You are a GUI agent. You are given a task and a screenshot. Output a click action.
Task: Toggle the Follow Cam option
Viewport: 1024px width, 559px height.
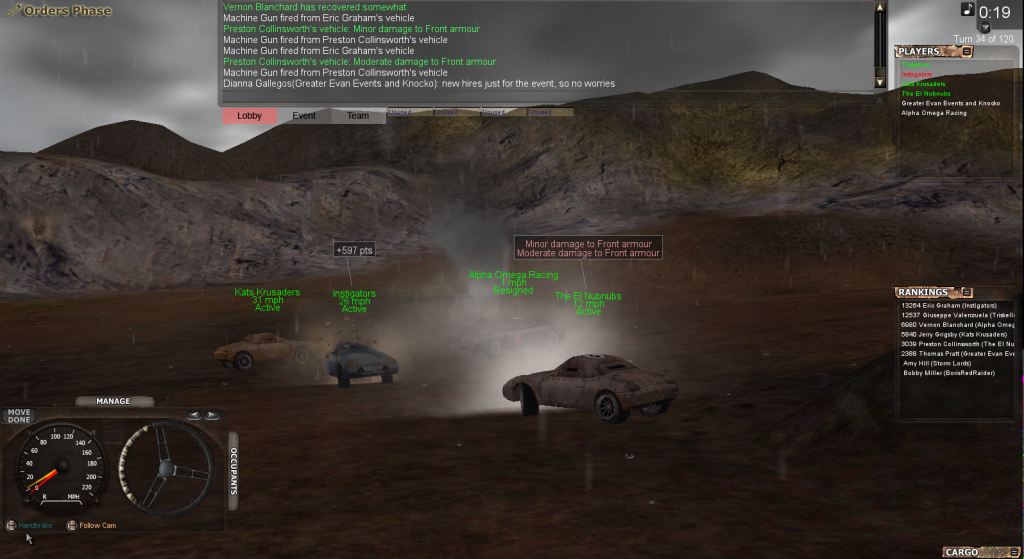click(x=72, y=525)
